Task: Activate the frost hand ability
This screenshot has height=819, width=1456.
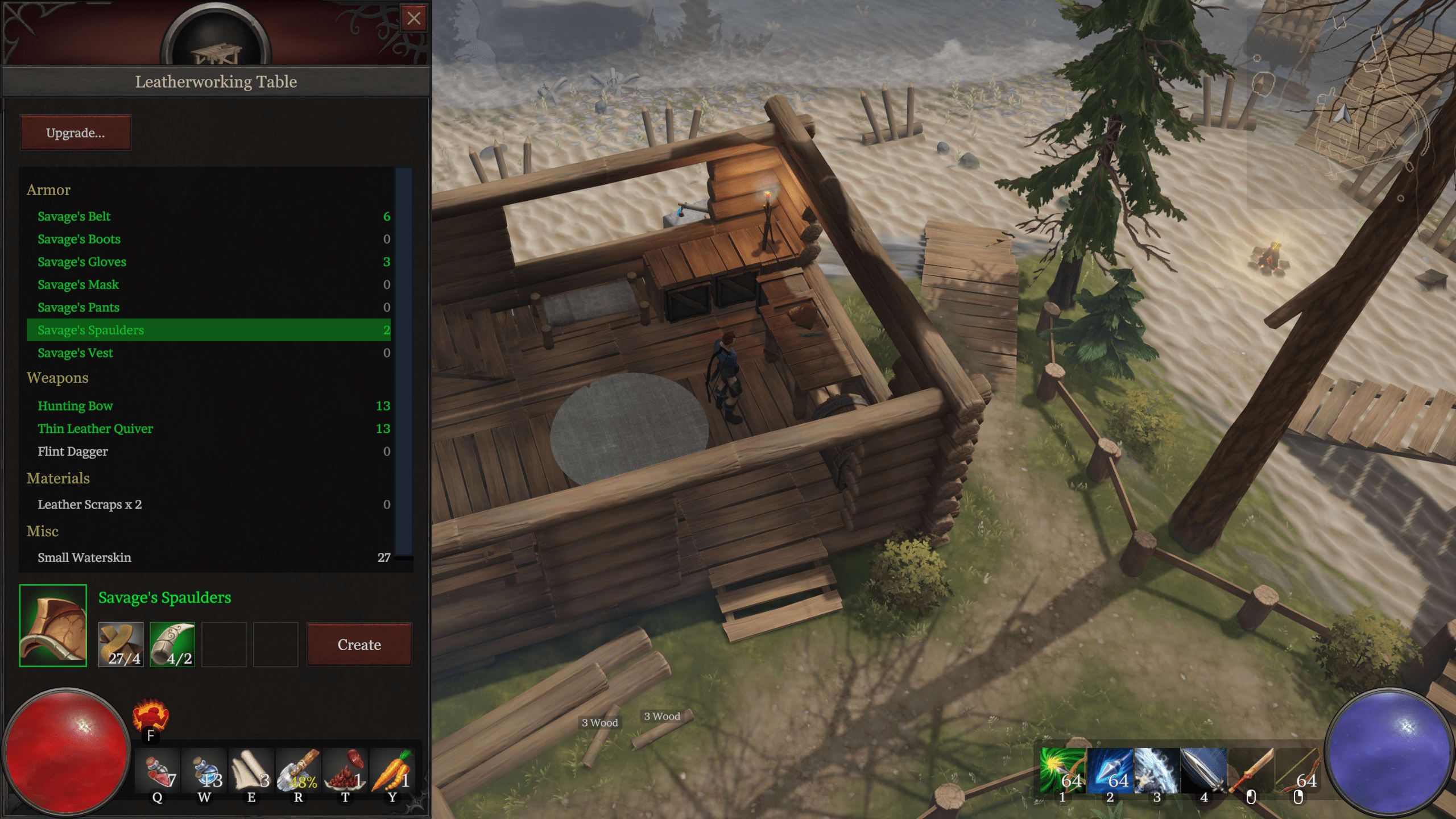Action: pos(1156,772)
